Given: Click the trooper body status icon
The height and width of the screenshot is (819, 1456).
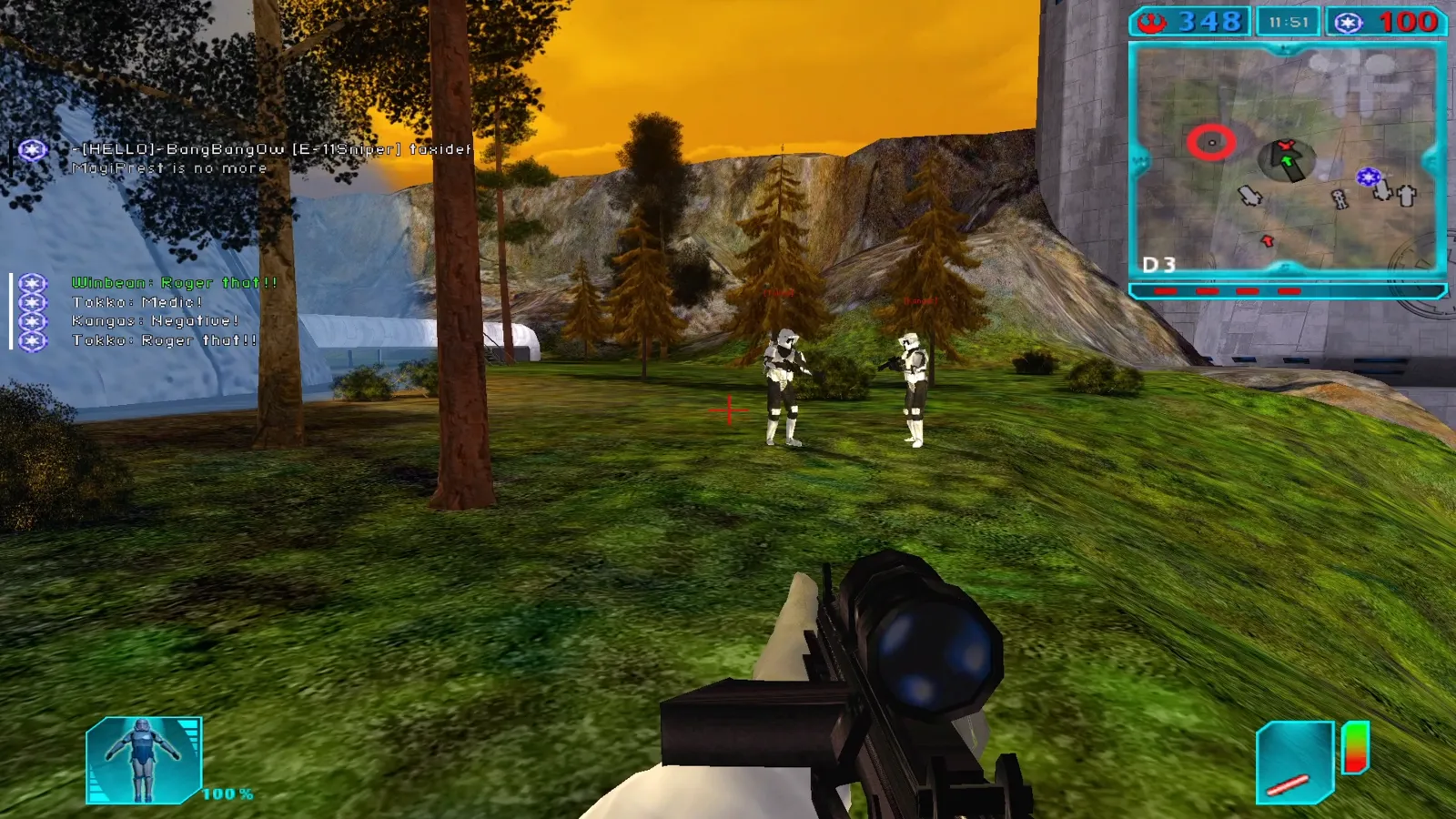Looking at the screenshot, I should (143, 760).
